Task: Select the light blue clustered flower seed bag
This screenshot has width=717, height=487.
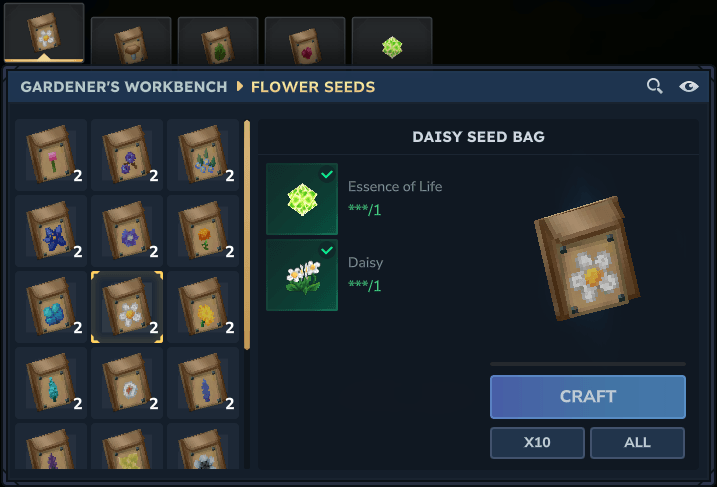Action: [x=51, y=306]
